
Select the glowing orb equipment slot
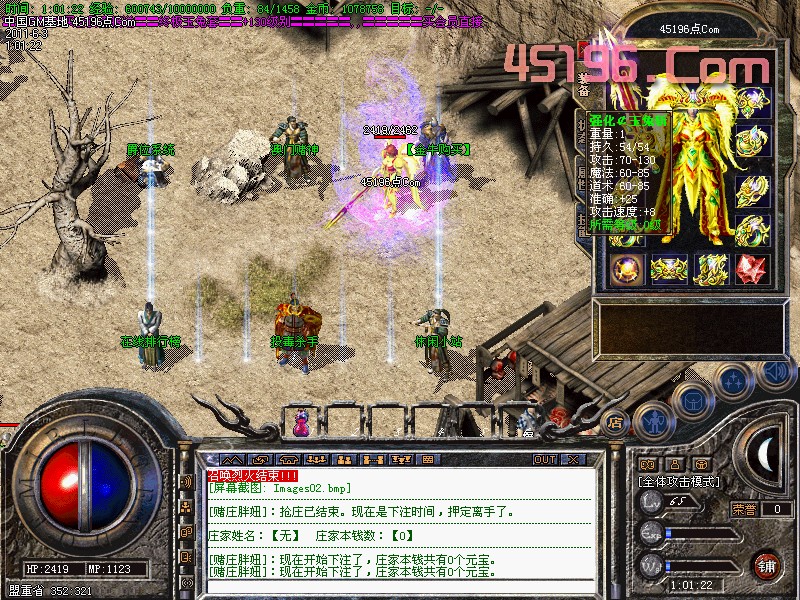tap(629, 268)
